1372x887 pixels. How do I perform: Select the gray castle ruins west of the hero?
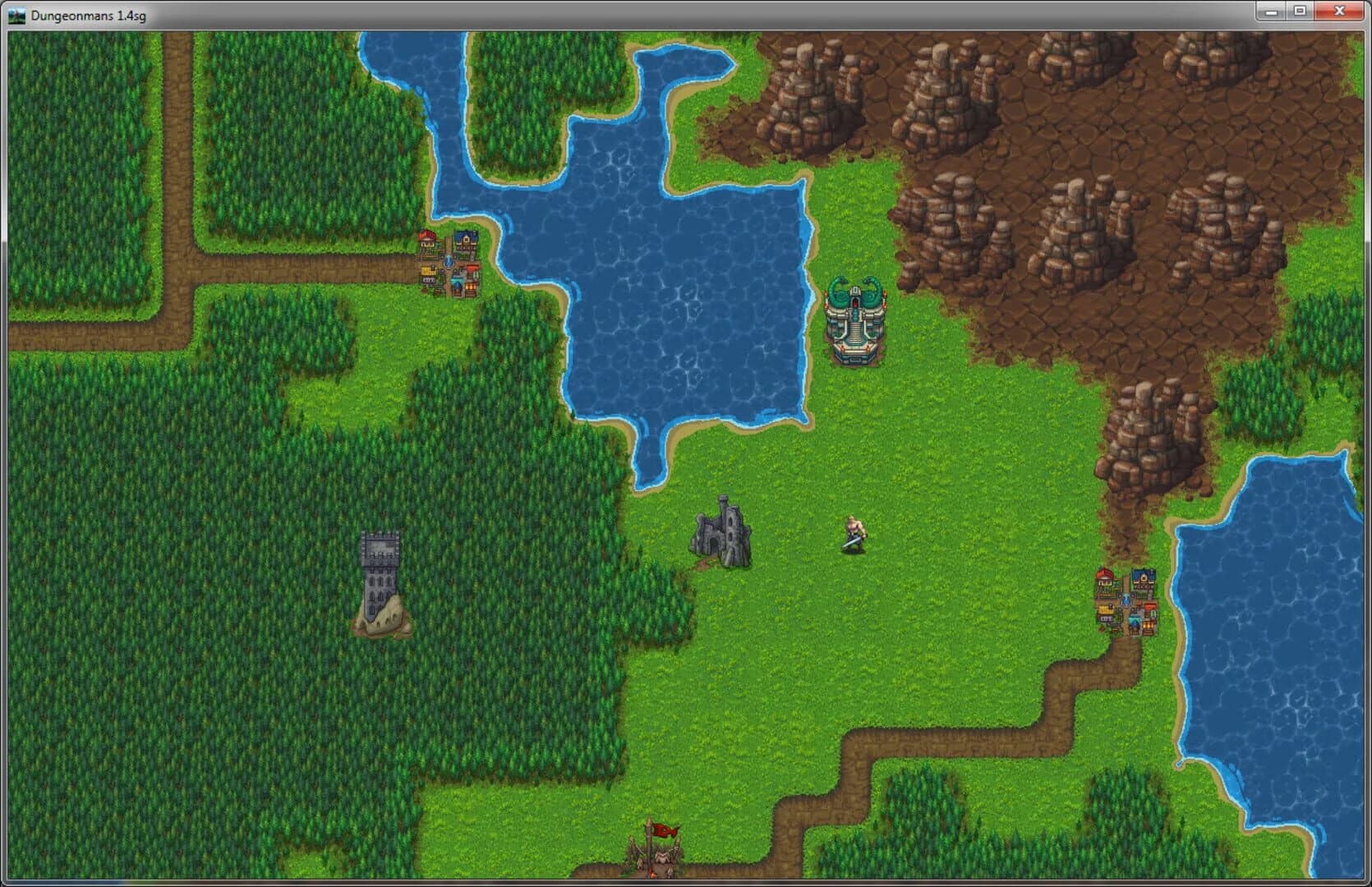(721, 534)
